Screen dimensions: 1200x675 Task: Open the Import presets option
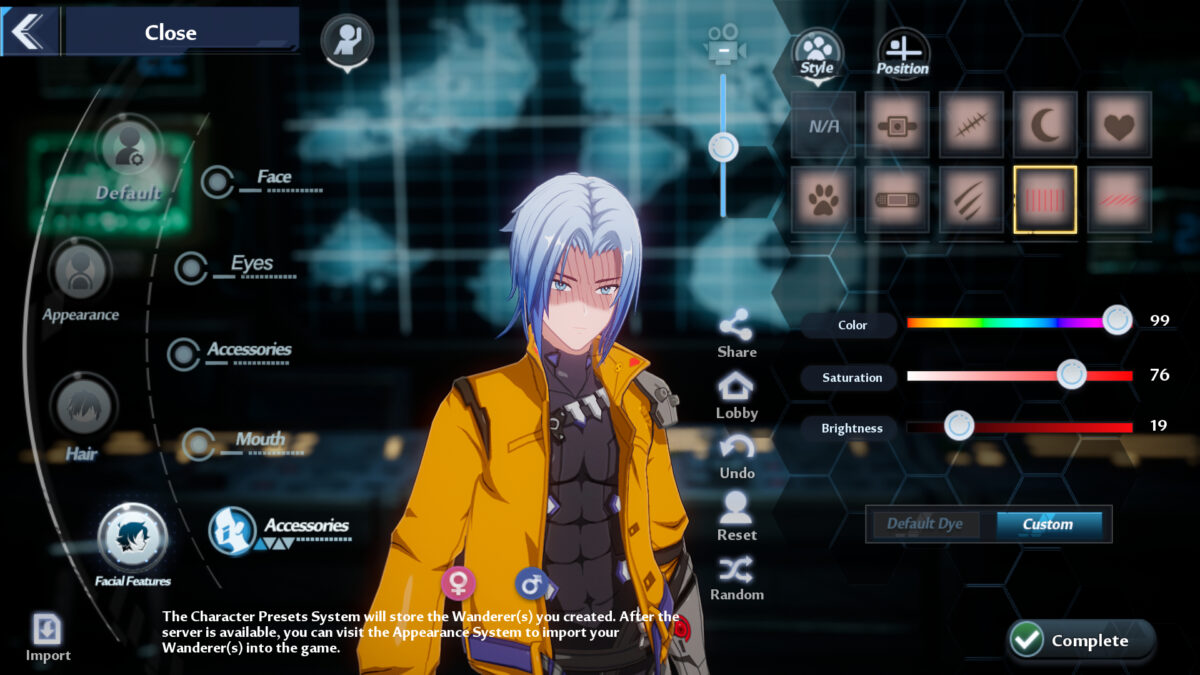(x=47, y=636)
